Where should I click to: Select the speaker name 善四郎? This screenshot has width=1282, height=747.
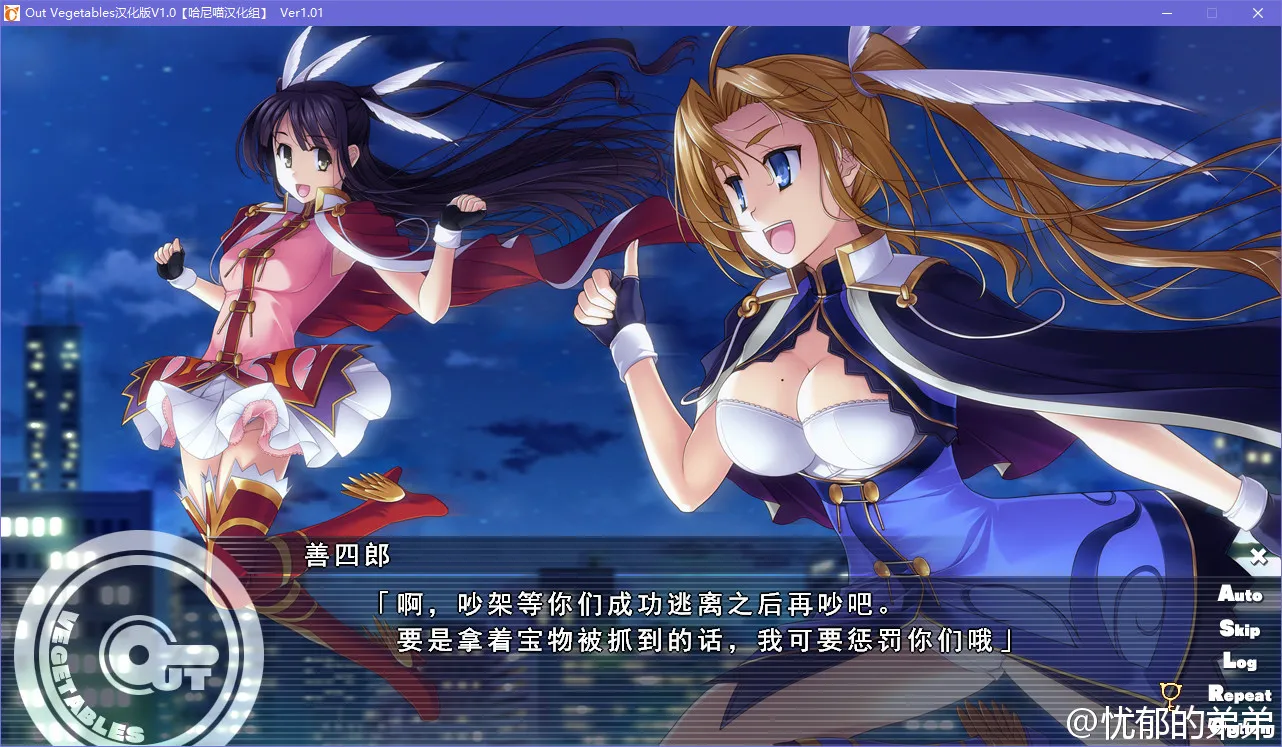pos(347,557)
